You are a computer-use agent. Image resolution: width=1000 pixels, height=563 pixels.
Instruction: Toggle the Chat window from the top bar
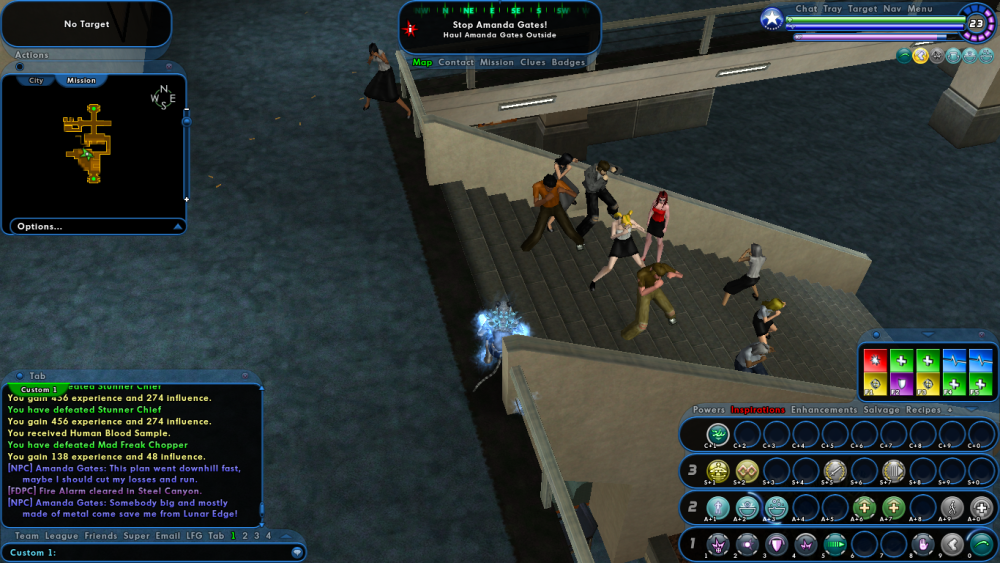coord(806,9)
